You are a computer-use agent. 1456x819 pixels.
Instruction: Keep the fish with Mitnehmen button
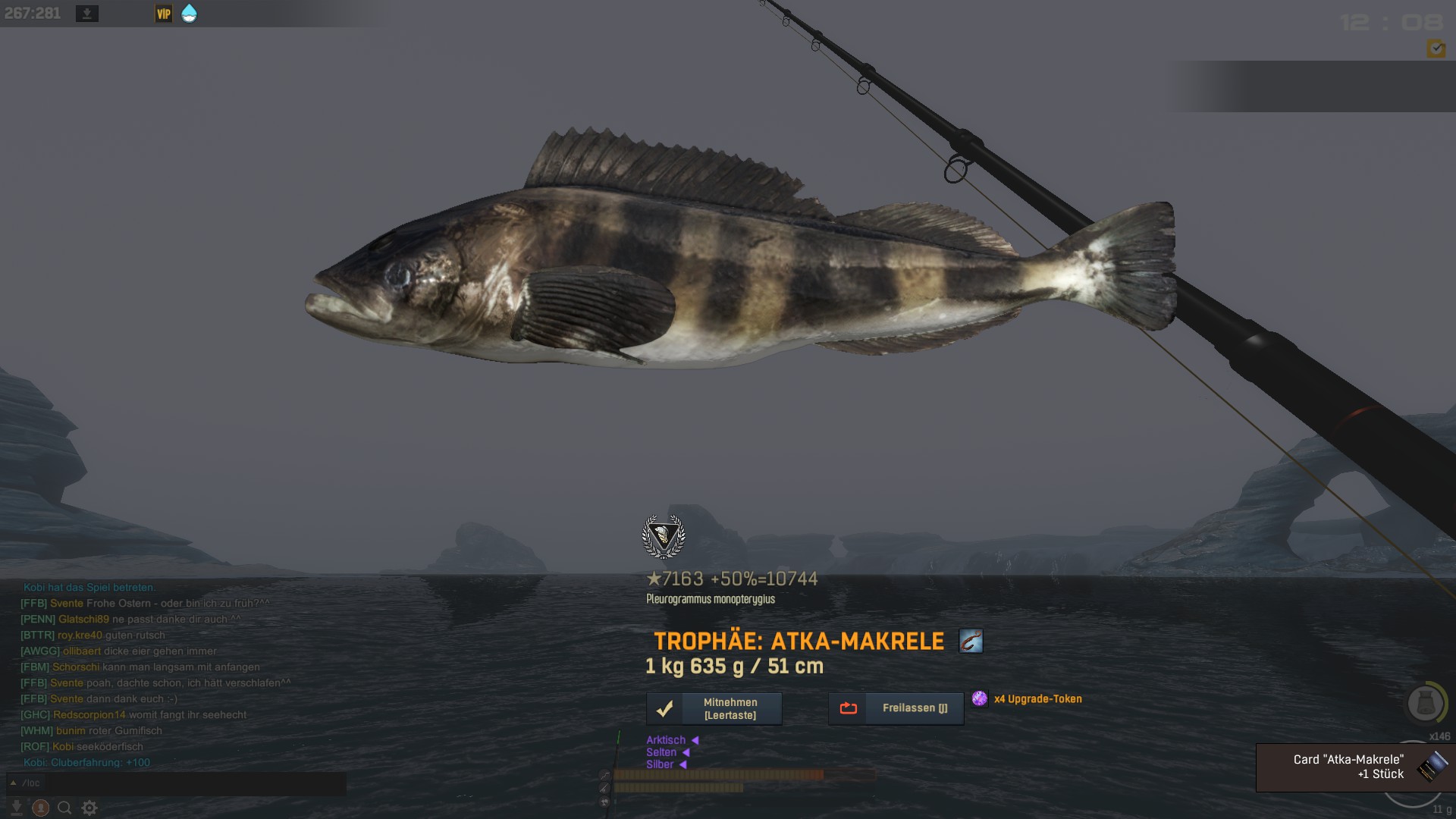(714, 709)
